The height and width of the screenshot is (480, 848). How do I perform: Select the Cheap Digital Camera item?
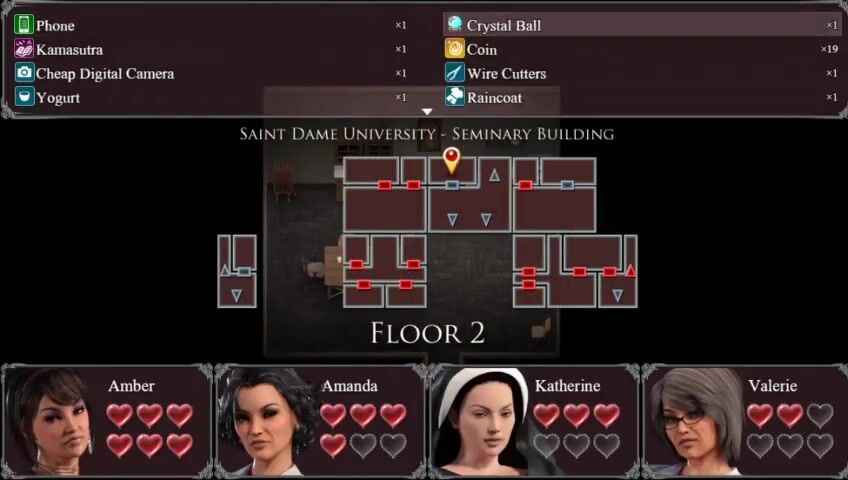(x=210, y=73)
